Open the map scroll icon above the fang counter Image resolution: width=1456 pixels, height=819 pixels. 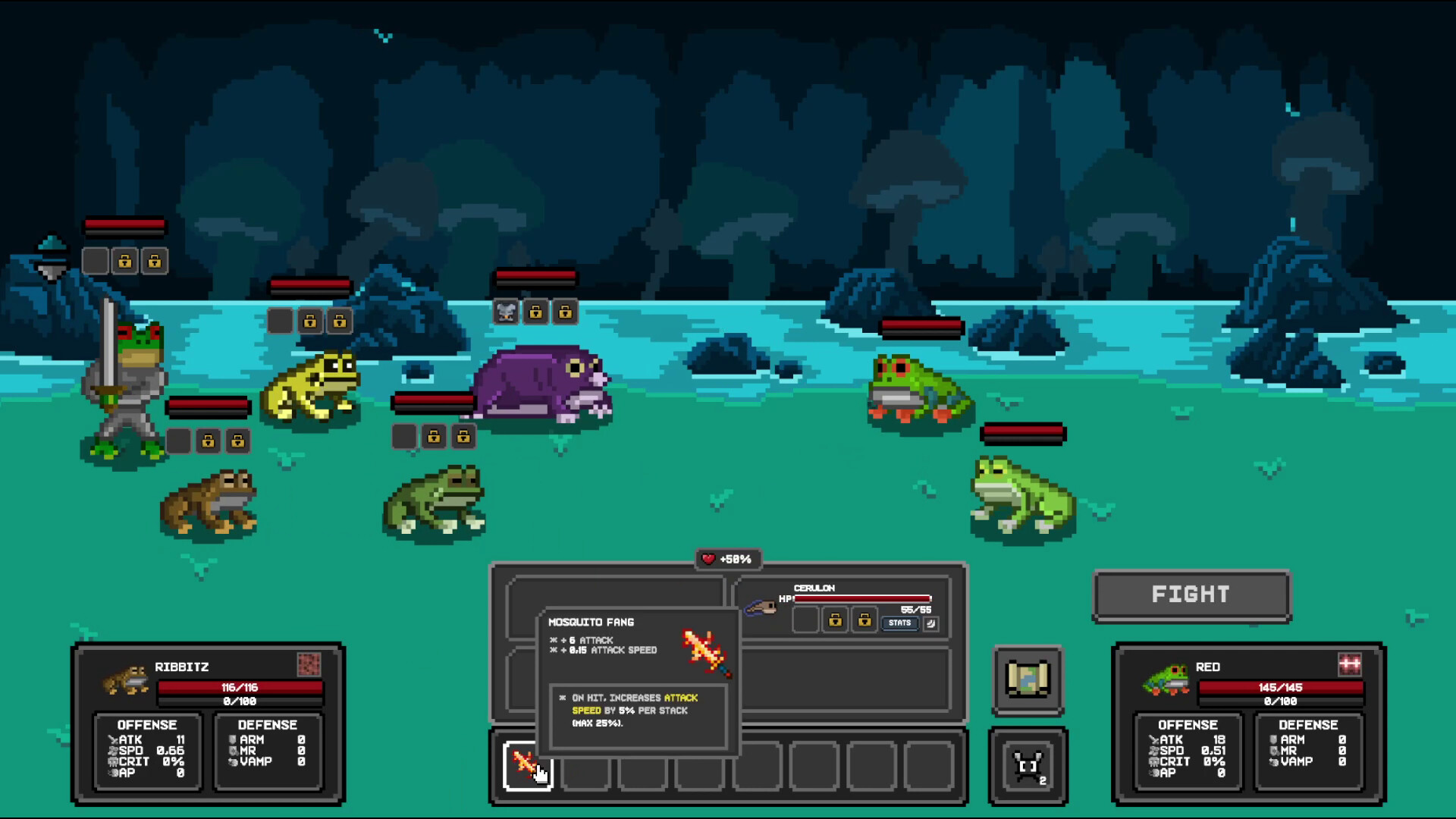[1028, 681]
